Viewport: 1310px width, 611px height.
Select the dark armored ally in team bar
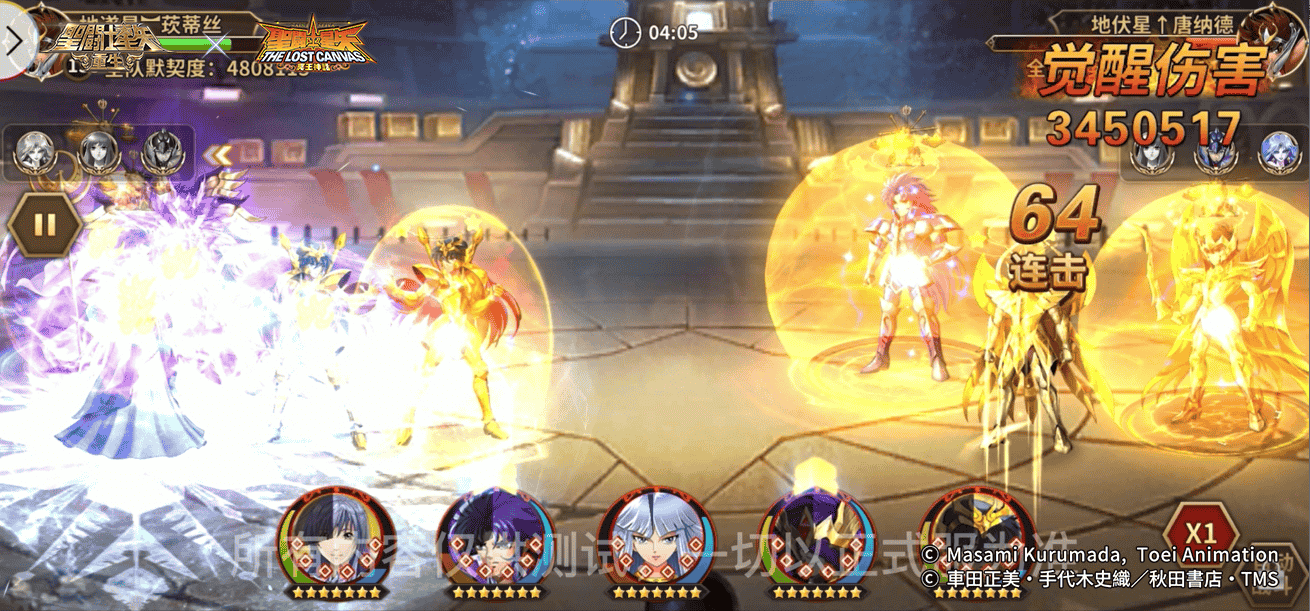161,152
